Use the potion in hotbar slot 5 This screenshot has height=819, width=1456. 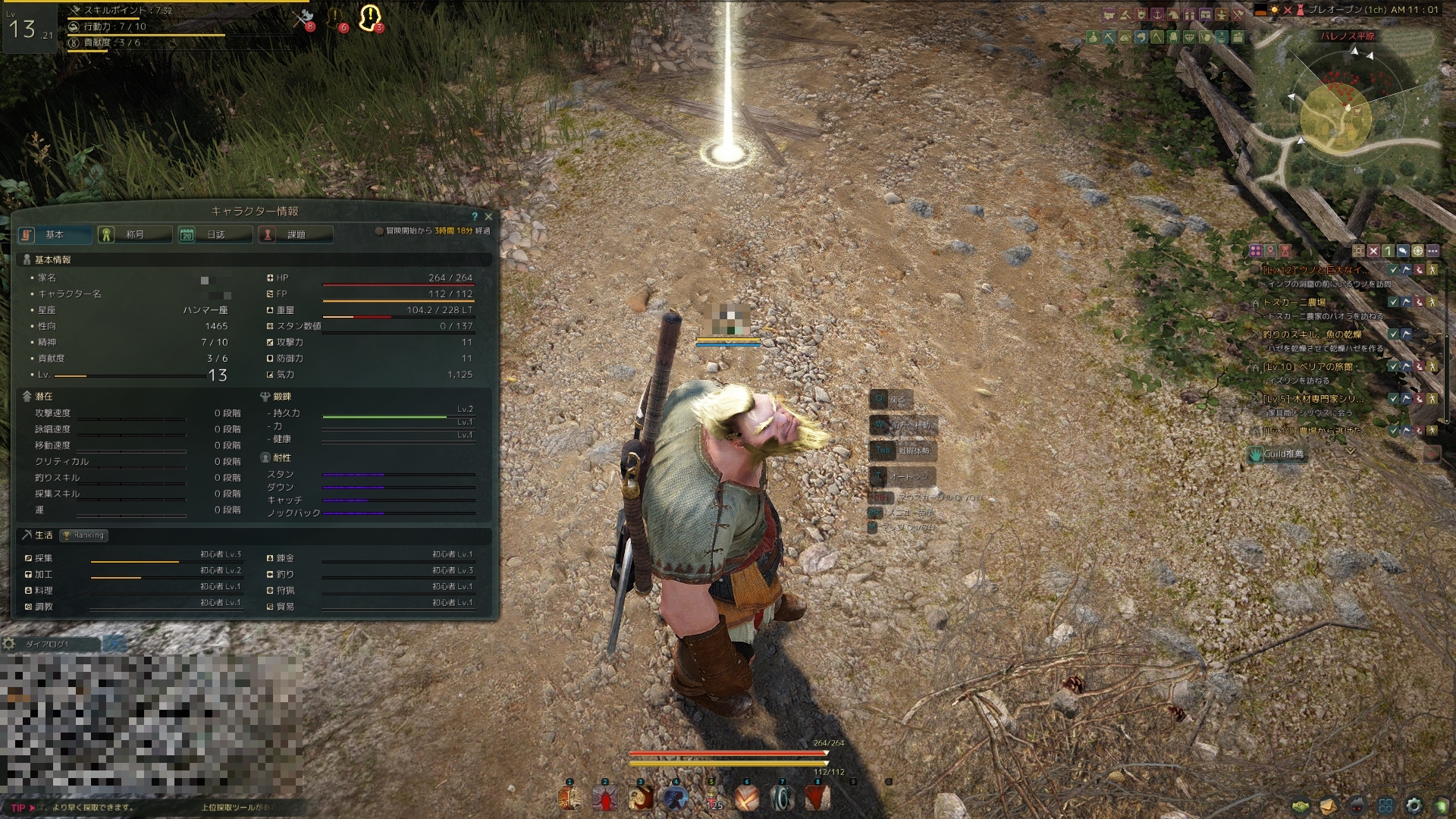coord(711,799)
